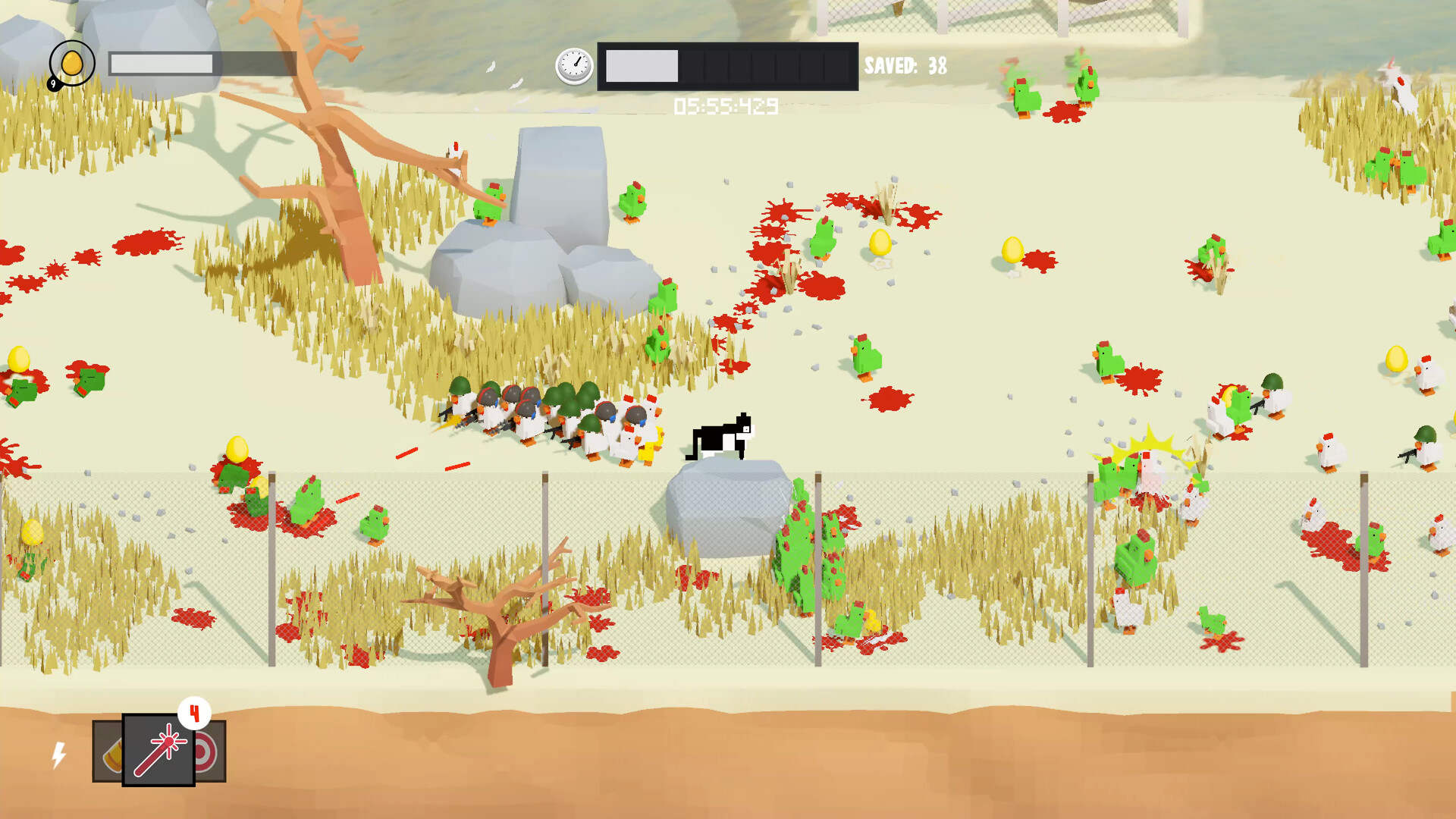
Task: Click the golden egg counter icon
Action: (x=73, y=64)
